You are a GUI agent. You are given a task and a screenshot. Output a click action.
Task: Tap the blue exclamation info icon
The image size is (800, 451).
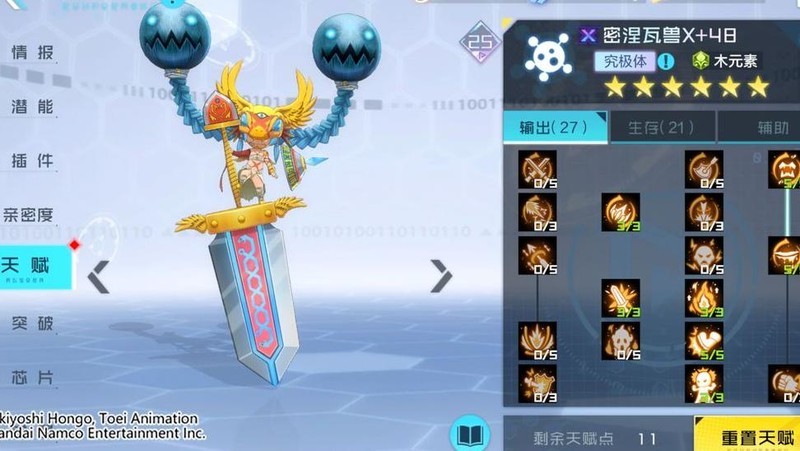coord(666,61)
